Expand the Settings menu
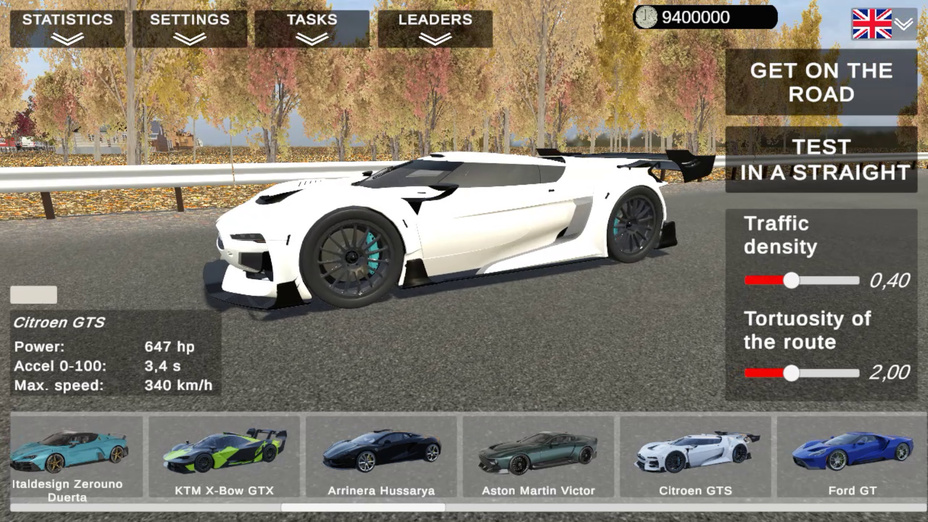This screenshot has height=522, width=928. tap(189, 28)
